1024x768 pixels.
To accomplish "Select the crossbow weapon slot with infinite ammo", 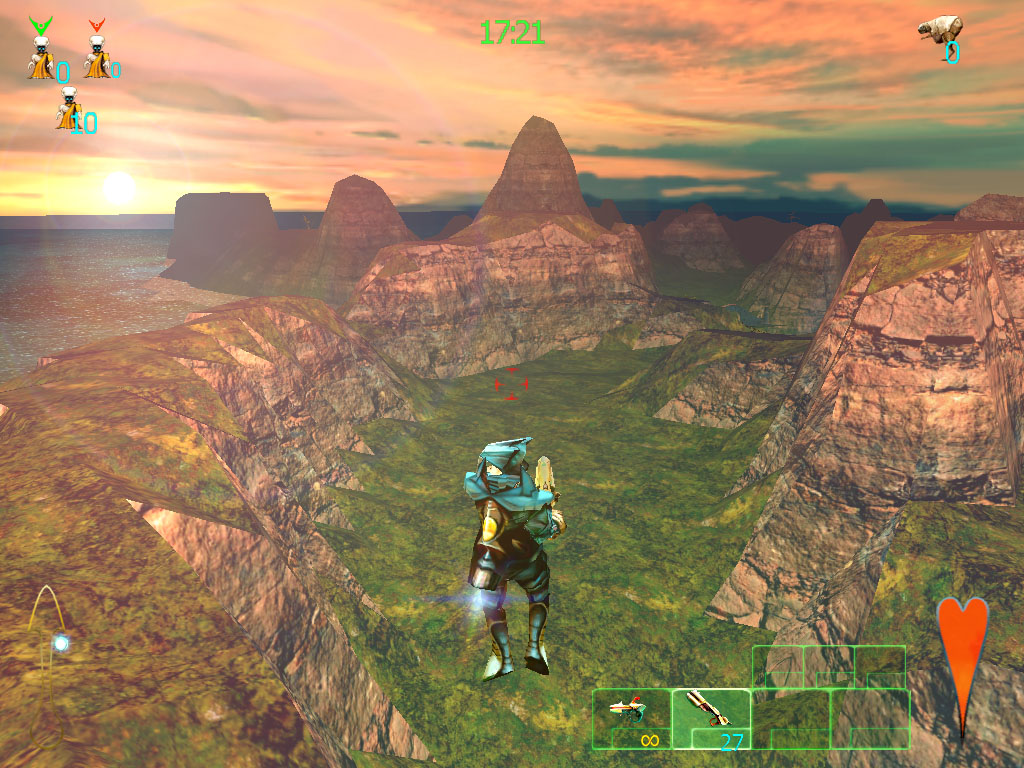I will point(631,717).
